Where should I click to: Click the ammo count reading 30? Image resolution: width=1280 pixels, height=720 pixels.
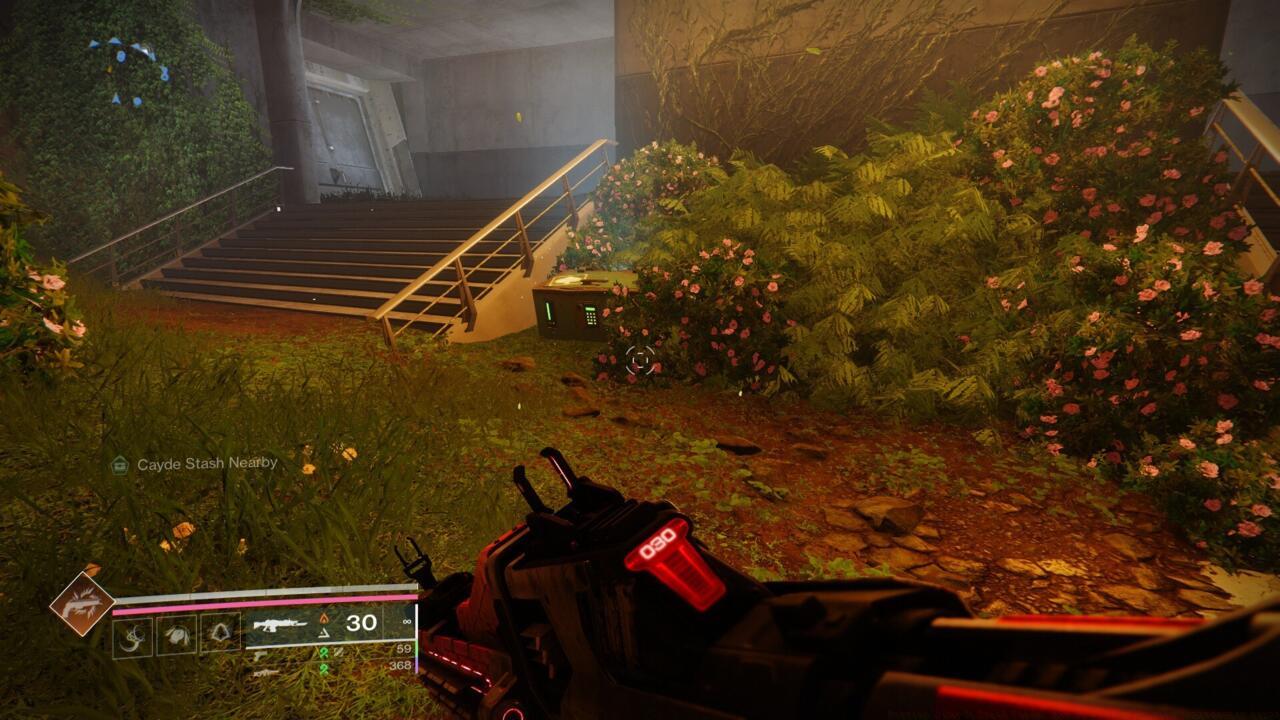pyautogui.click(x=360, y=624)
